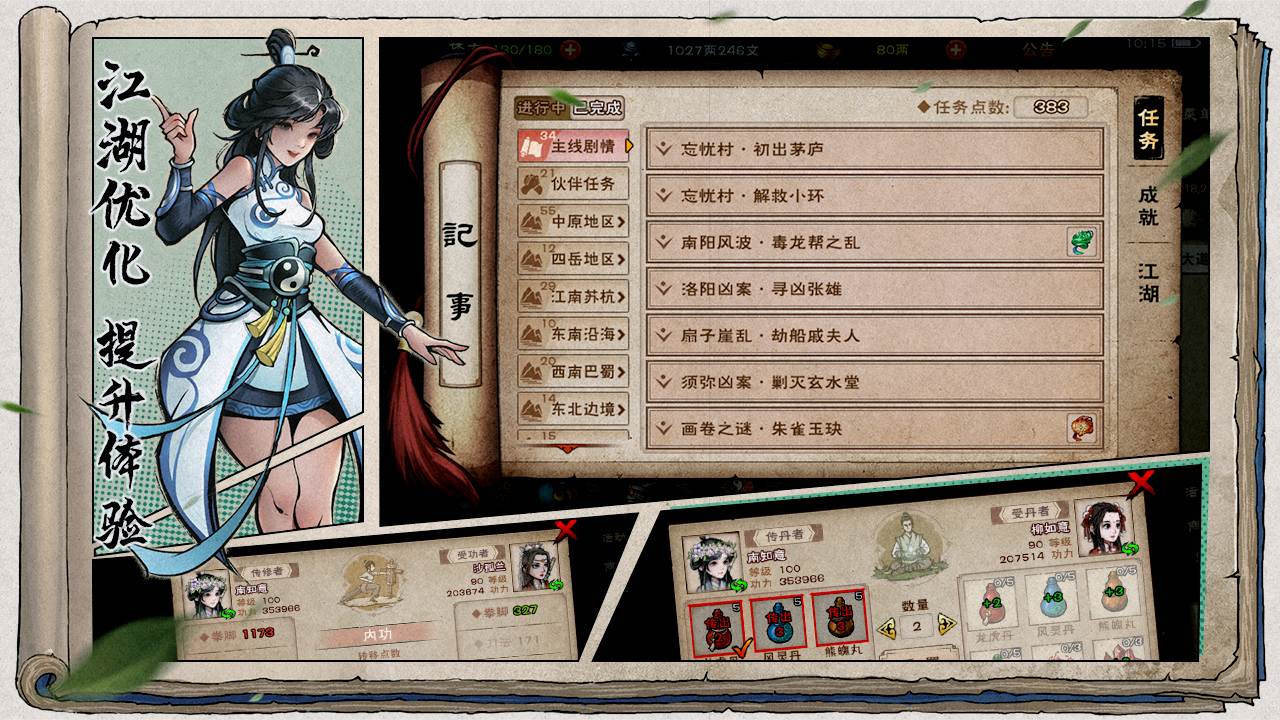
Task: Open the 东北边境 region list
Action: pyautogui.click(x=574, y=408)
